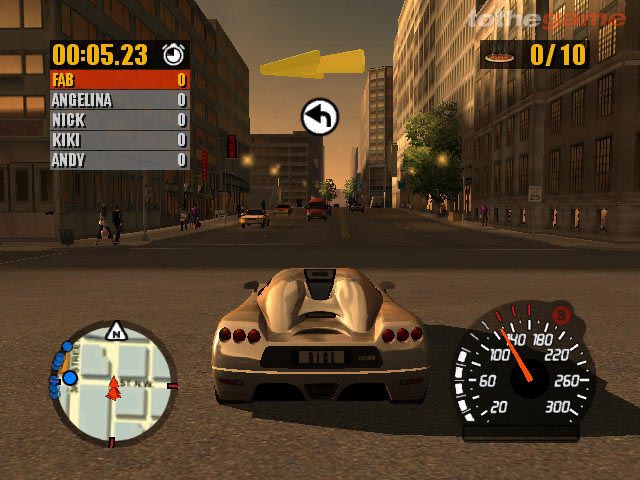
Task: Select KIKI's scoreboard row
Action: (120, 140)
